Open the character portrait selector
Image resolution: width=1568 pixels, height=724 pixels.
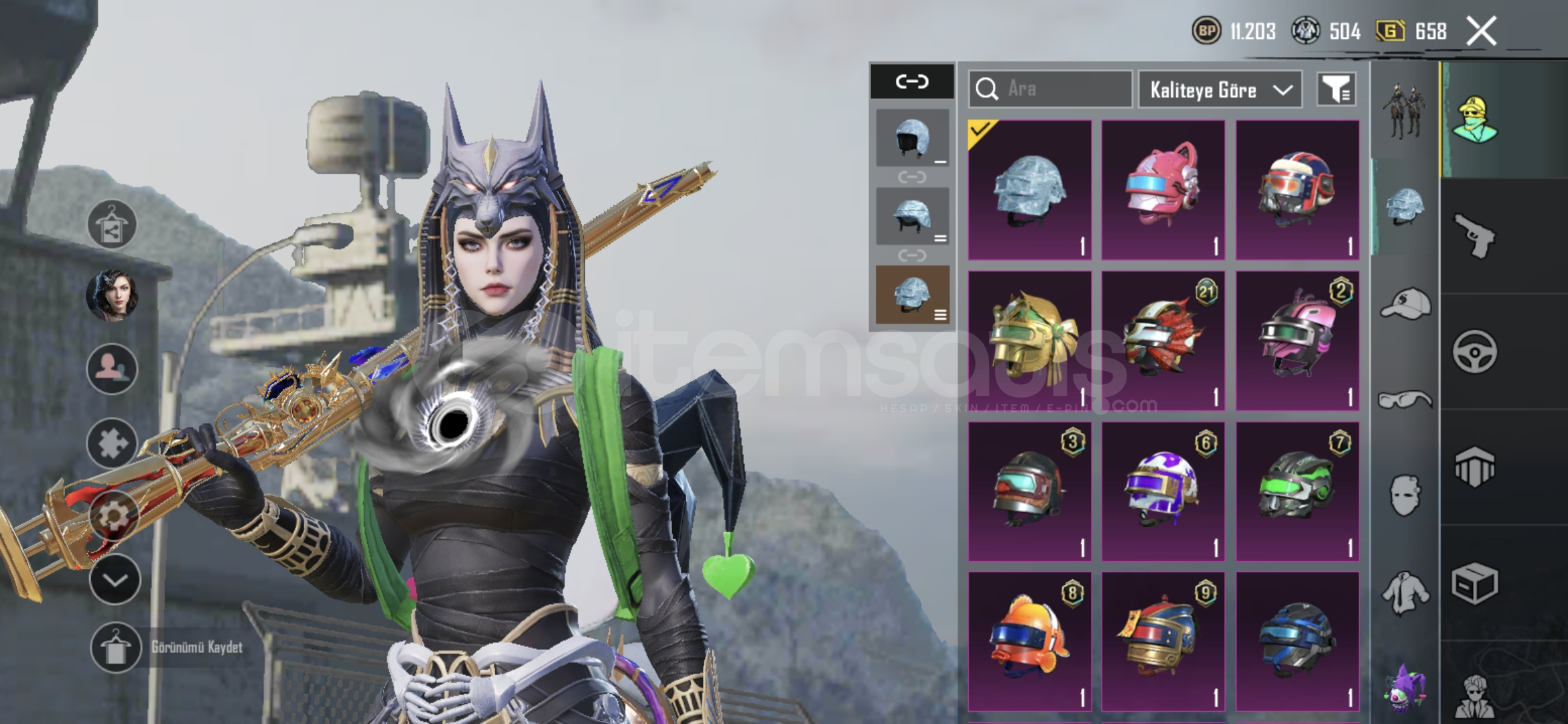coord(112,295)
